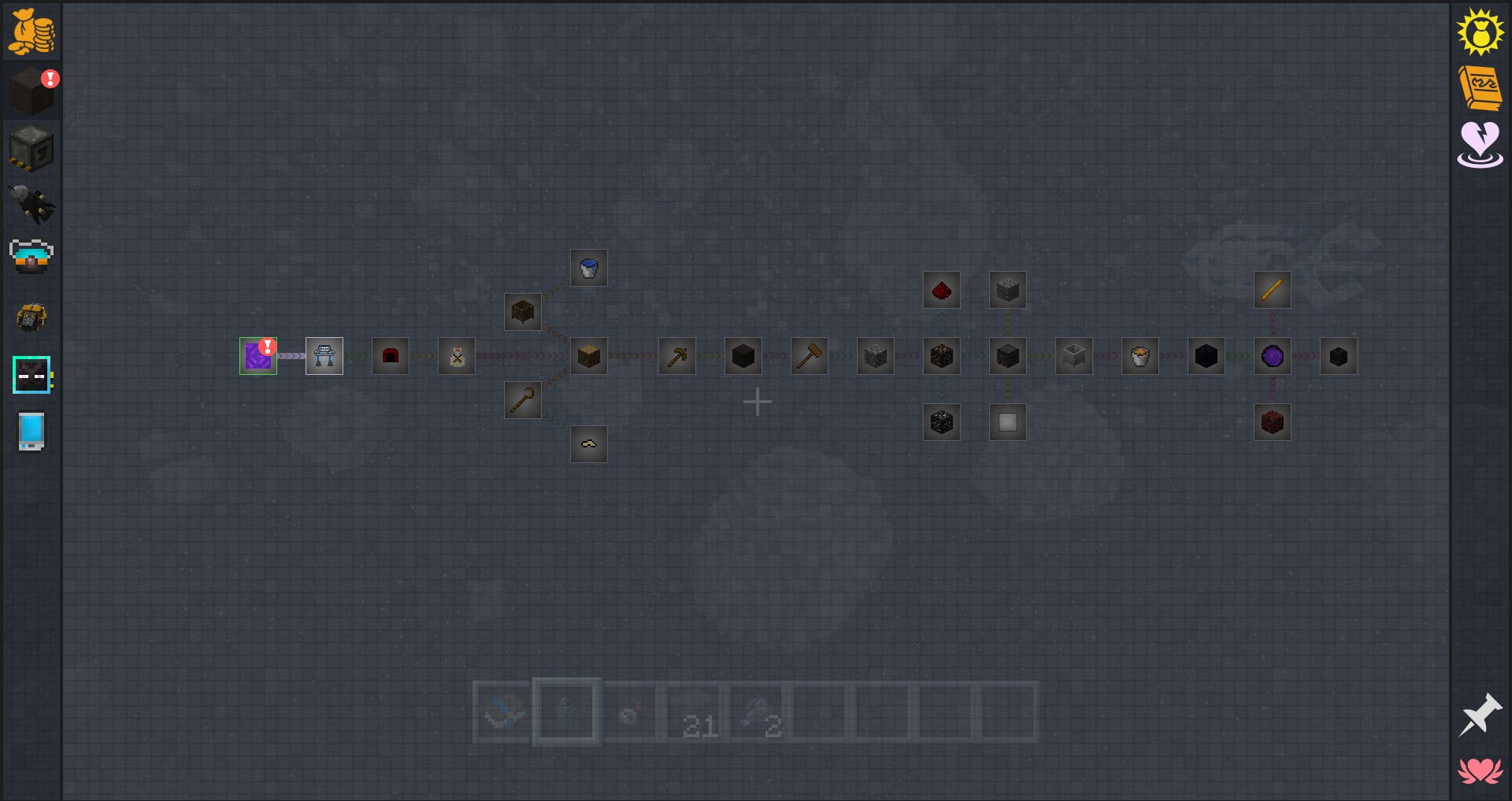Switch to the dark block chapter with alert
1512x801 pixels.
tap(31, 90)
